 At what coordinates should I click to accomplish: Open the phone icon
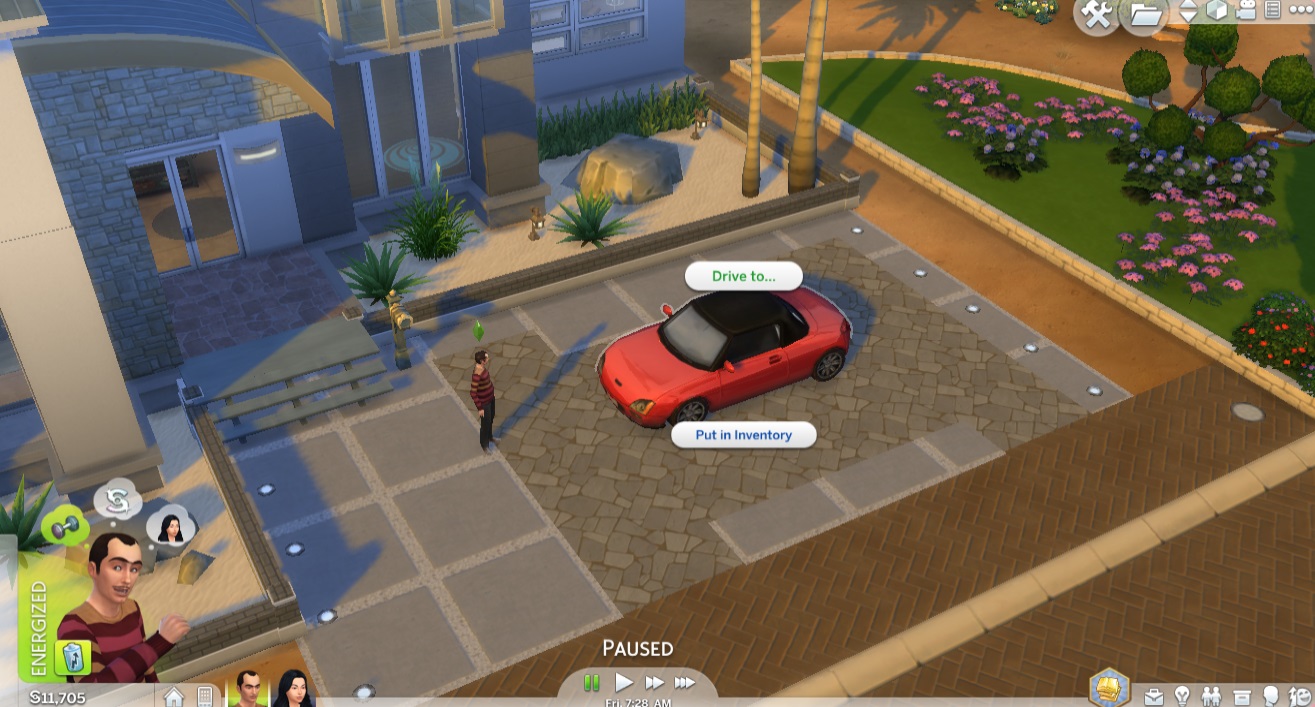(x=205, y=695)
